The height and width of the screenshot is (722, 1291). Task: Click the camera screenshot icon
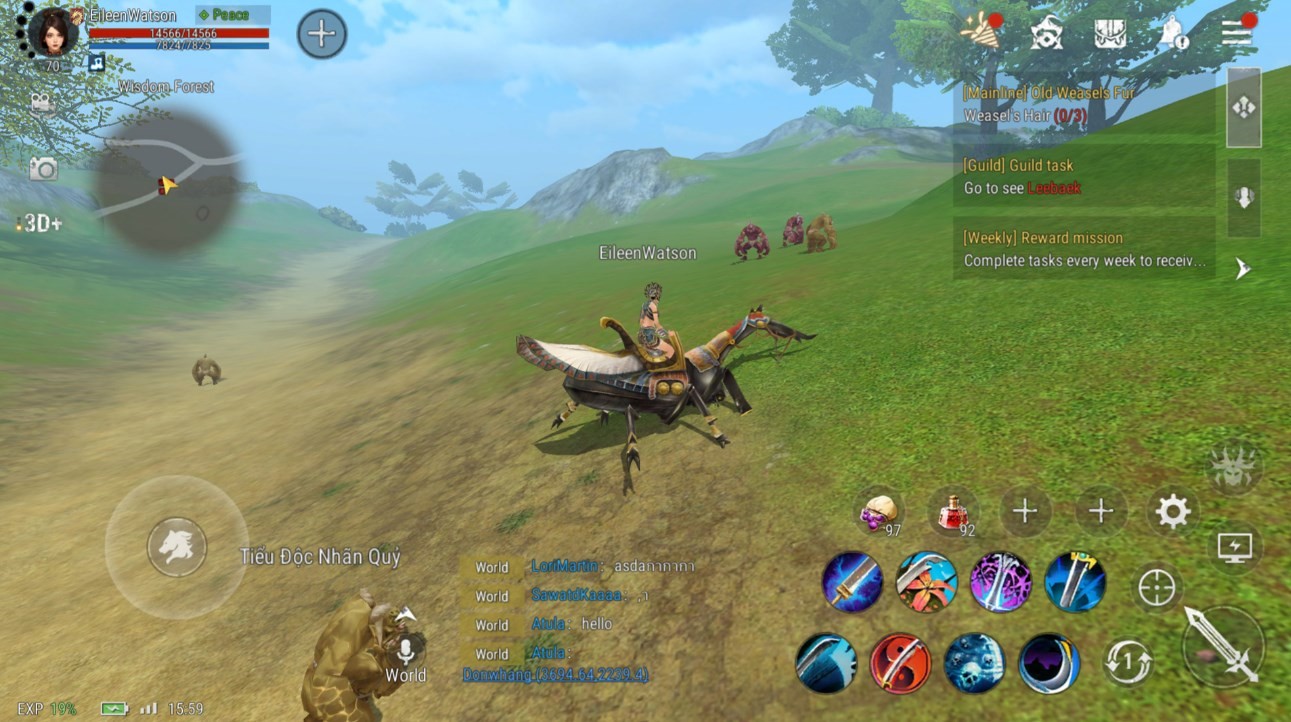pos(43,169)
